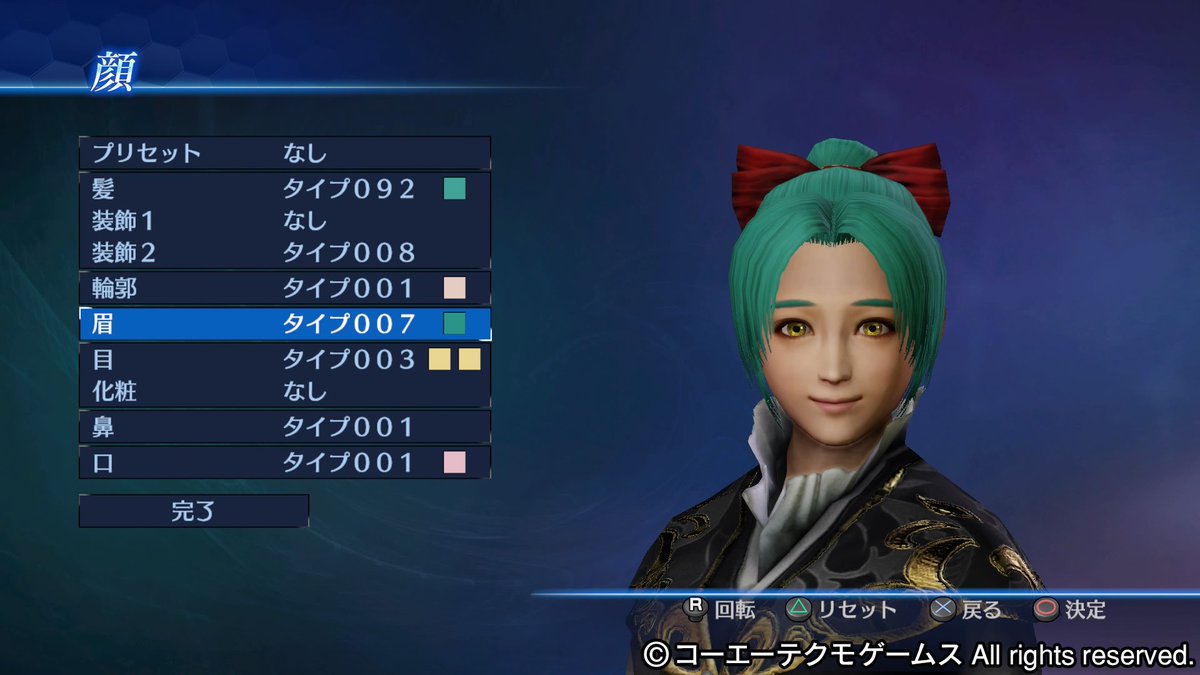Click the teal hair color swatch
1200x675 pixels.
(455, 188)
